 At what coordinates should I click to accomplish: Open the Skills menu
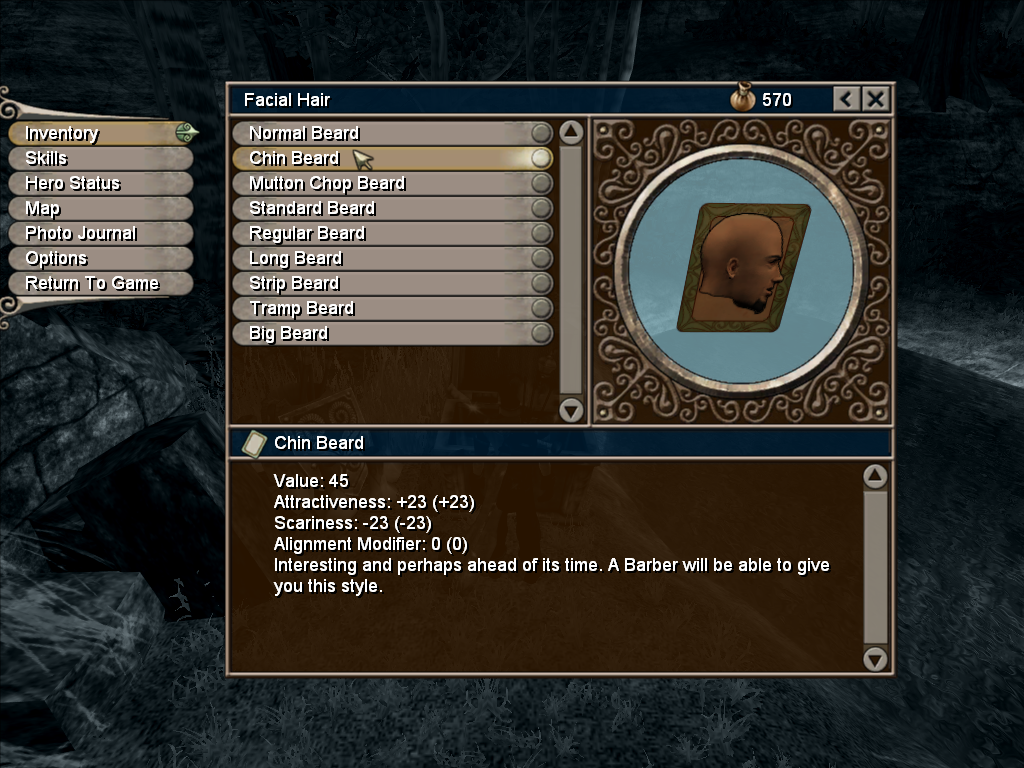coord(47,158)
